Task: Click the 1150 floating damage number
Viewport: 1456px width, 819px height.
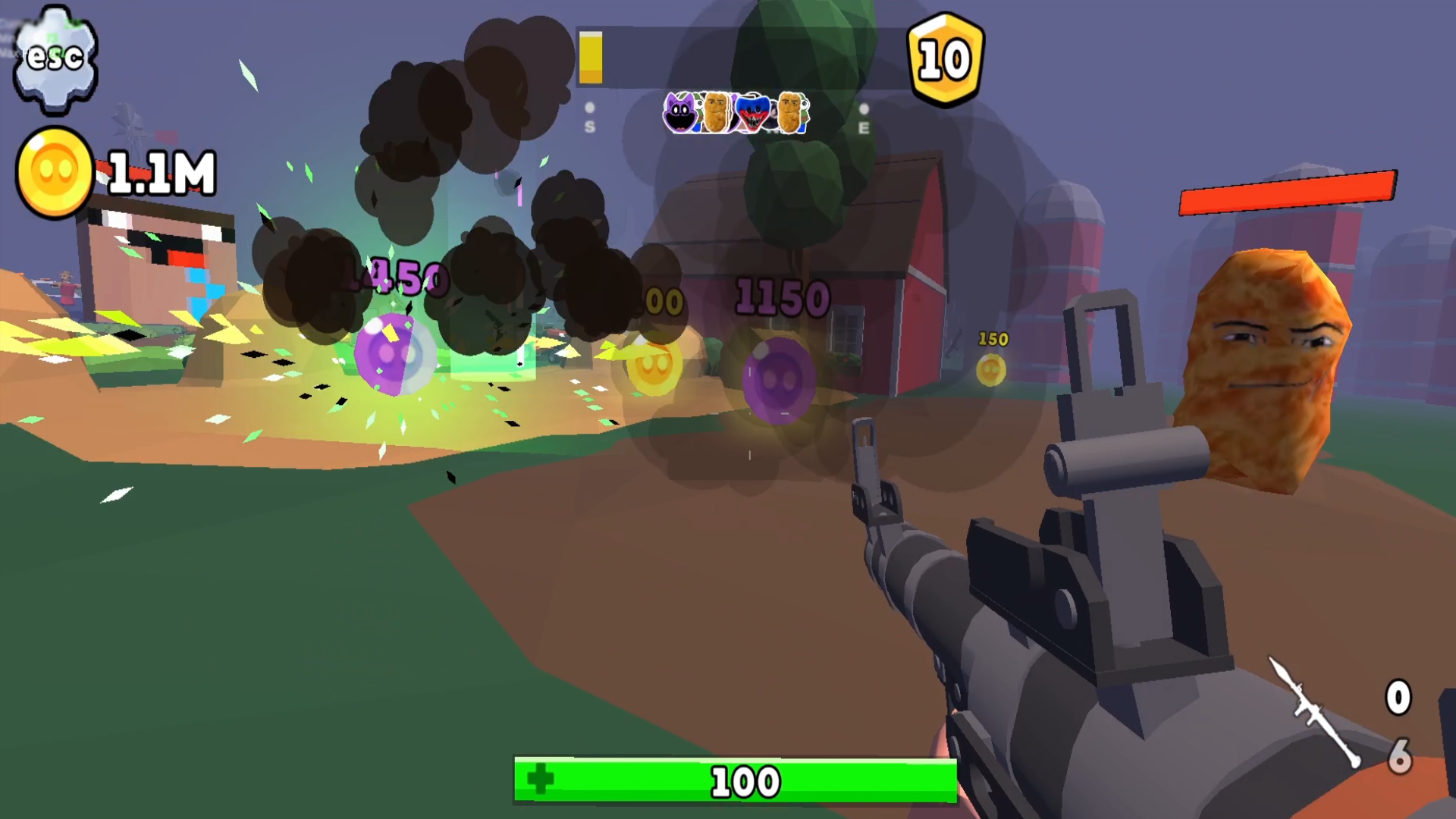Action: click(x=783, y=296)
